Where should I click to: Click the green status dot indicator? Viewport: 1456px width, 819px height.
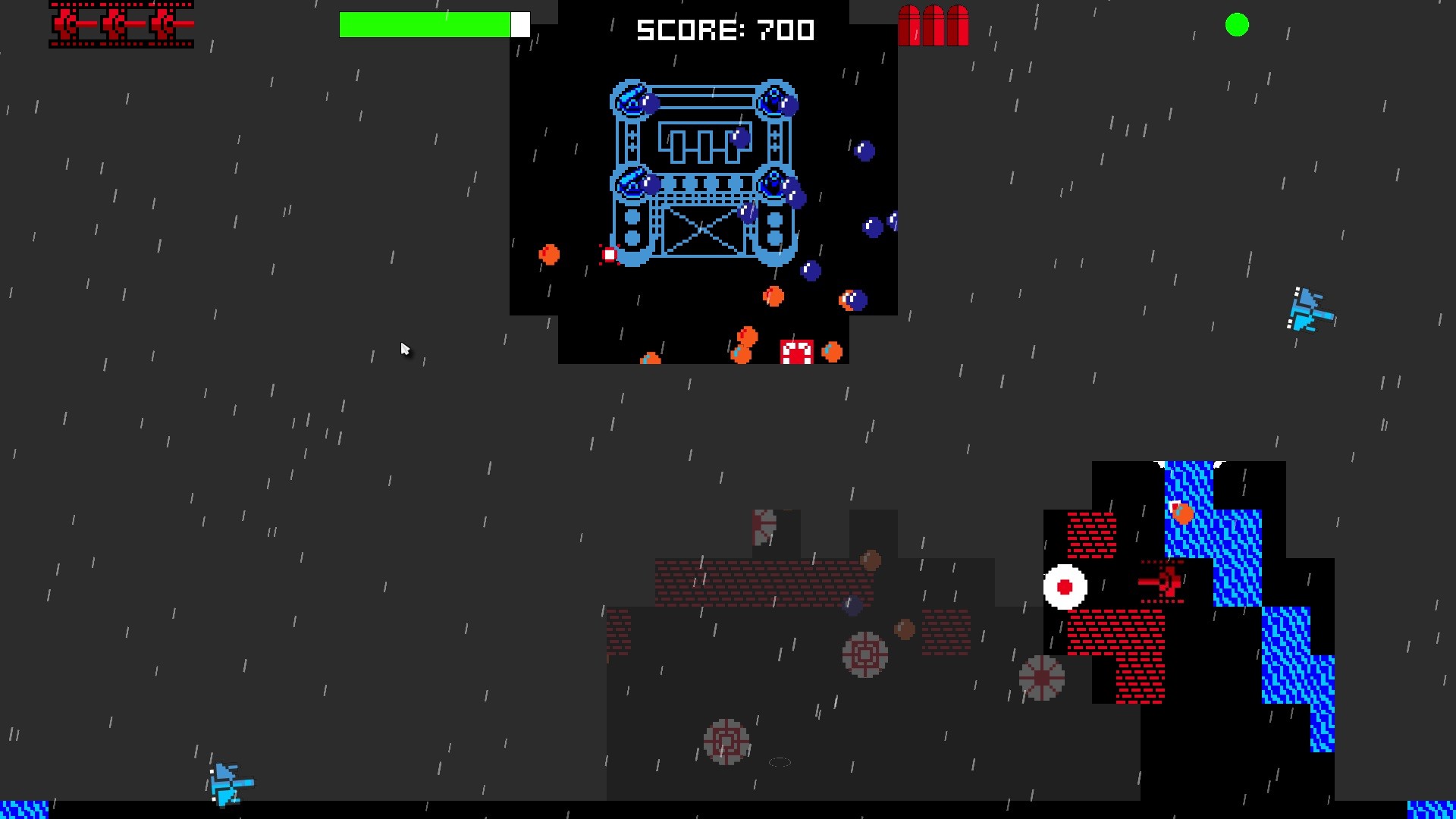pos(1237,25)
